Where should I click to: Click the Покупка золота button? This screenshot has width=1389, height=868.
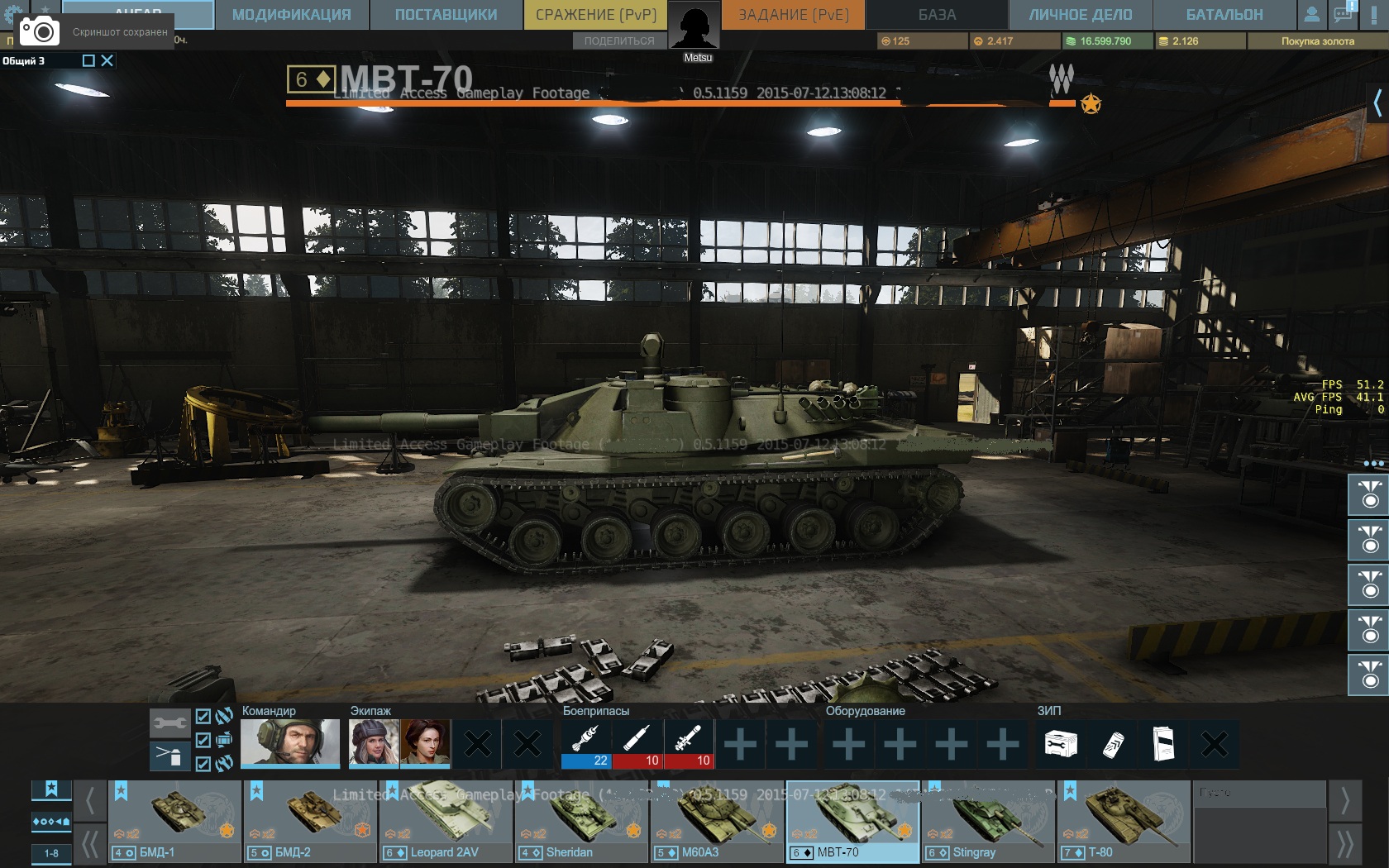(1317, 41)
